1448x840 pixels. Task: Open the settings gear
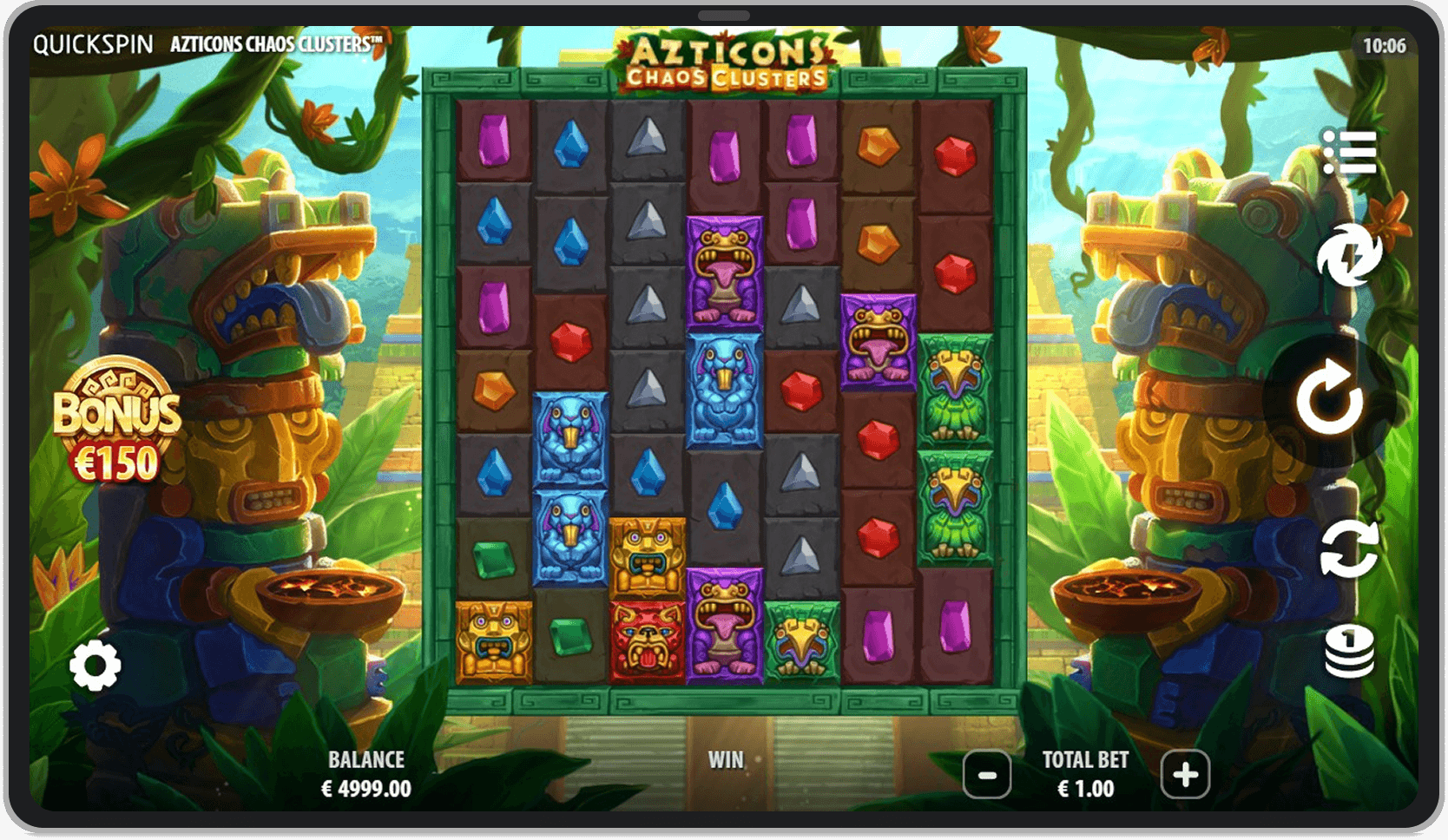point(94,664)
